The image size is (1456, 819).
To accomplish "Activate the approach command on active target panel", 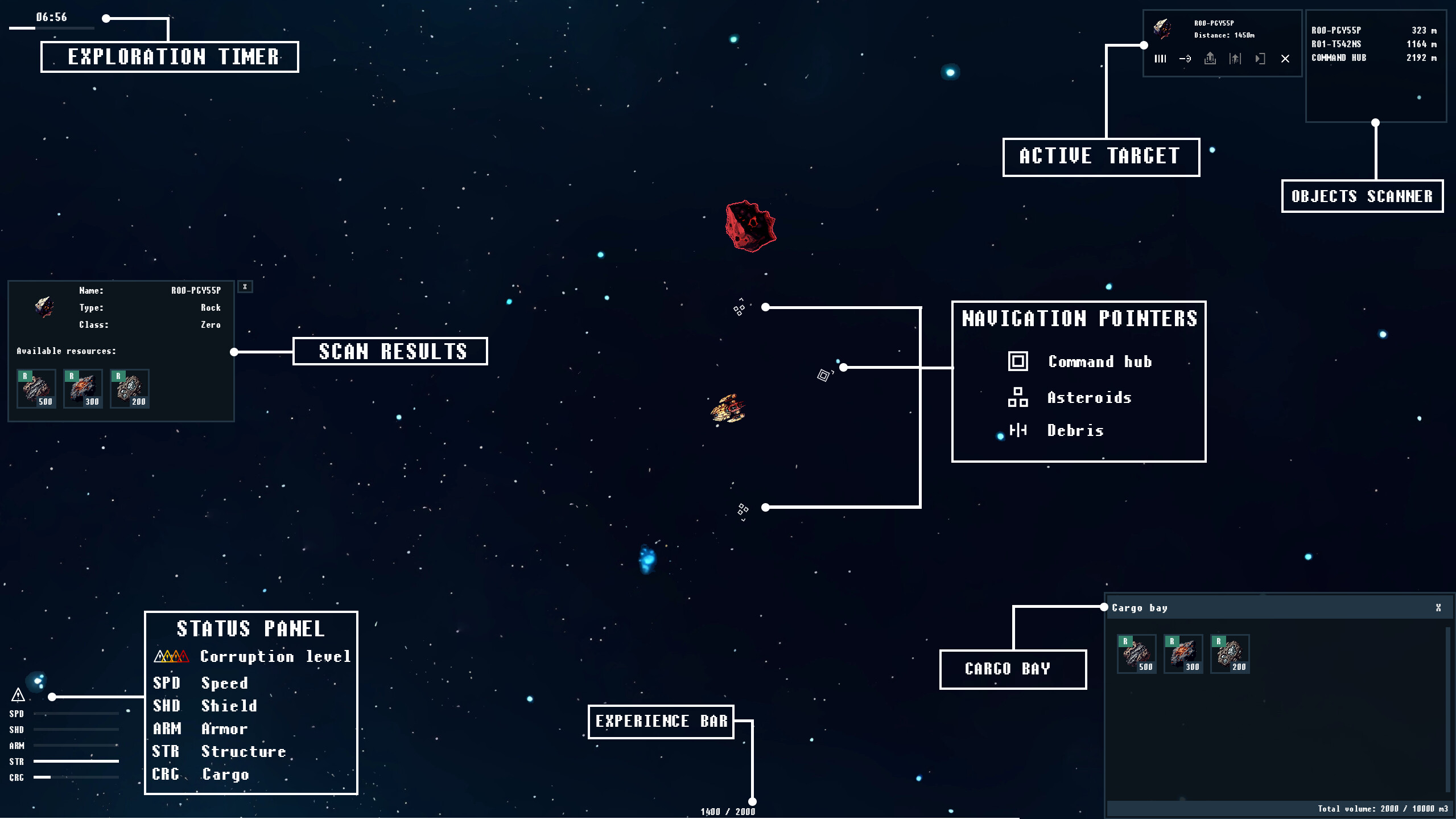I will [1185, 59].
